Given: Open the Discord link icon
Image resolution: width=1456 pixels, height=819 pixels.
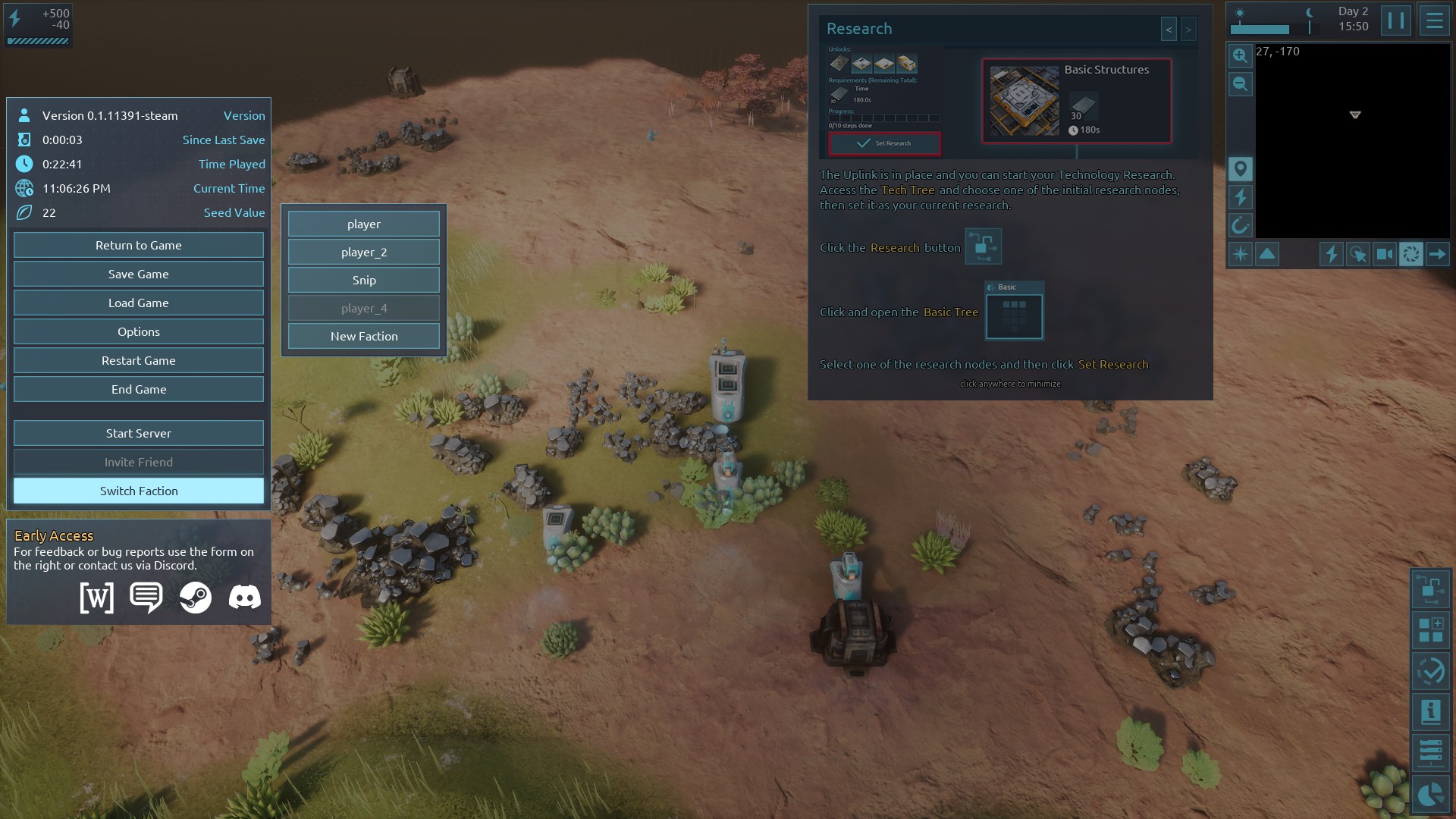Looking at the screenshot, I should (x=244, y=598).
